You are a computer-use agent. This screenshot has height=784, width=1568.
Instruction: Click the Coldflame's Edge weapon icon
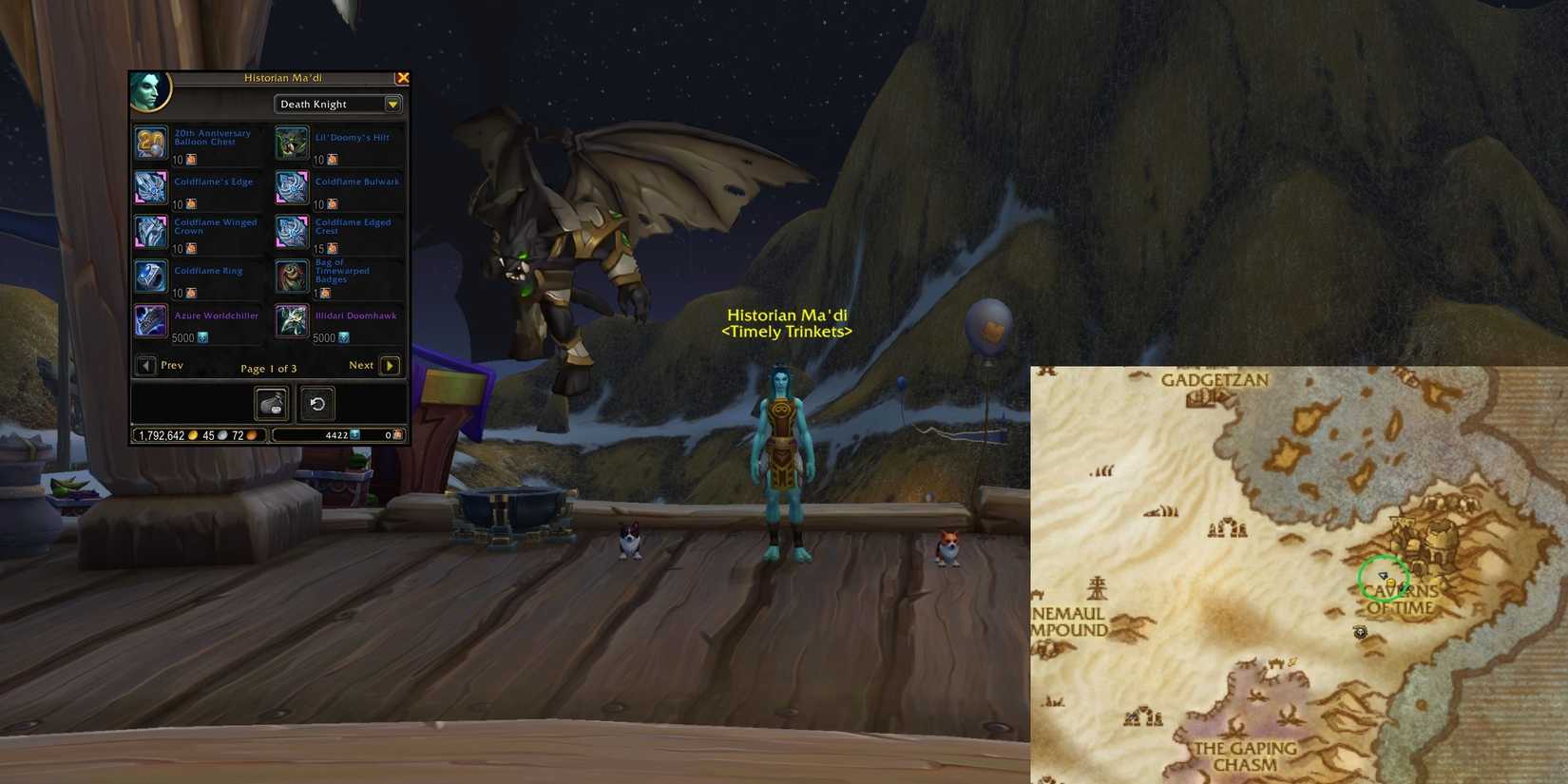[x=150, y=185]
